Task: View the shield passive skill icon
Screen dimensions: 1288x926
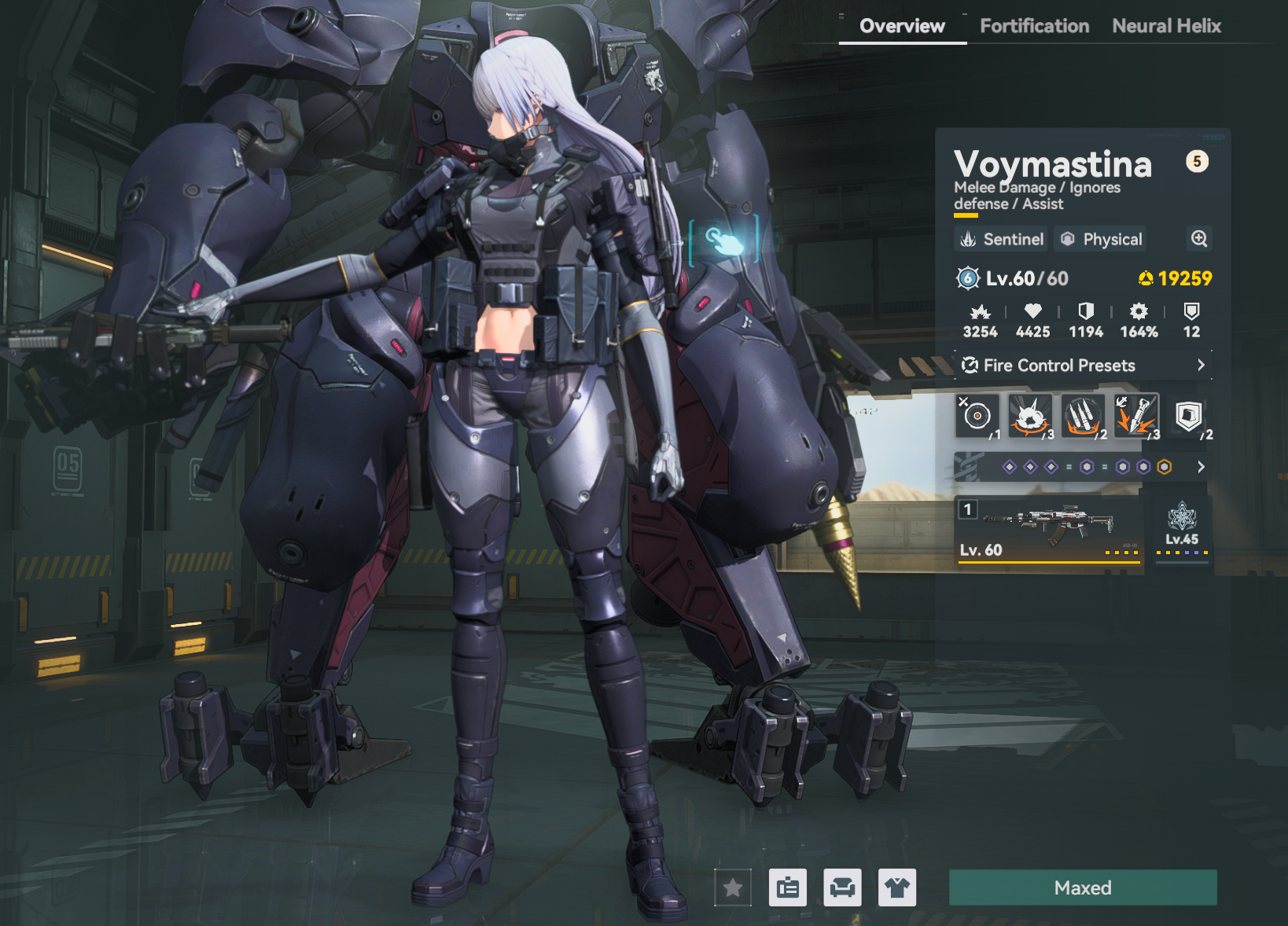Action: 1188,415
